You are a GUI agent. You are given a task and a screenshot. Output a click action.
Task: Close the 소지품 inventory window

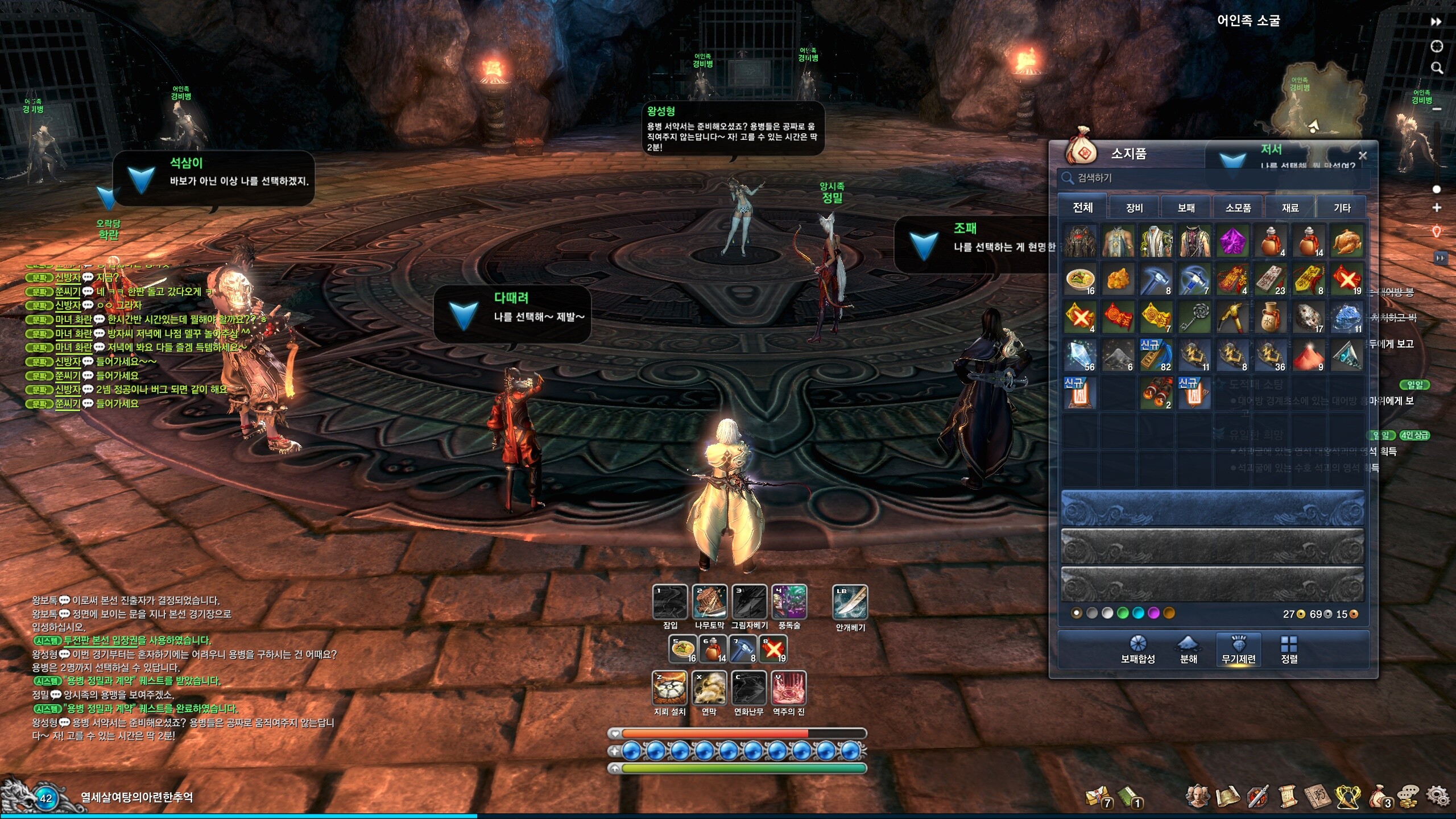coord(1363,155)
